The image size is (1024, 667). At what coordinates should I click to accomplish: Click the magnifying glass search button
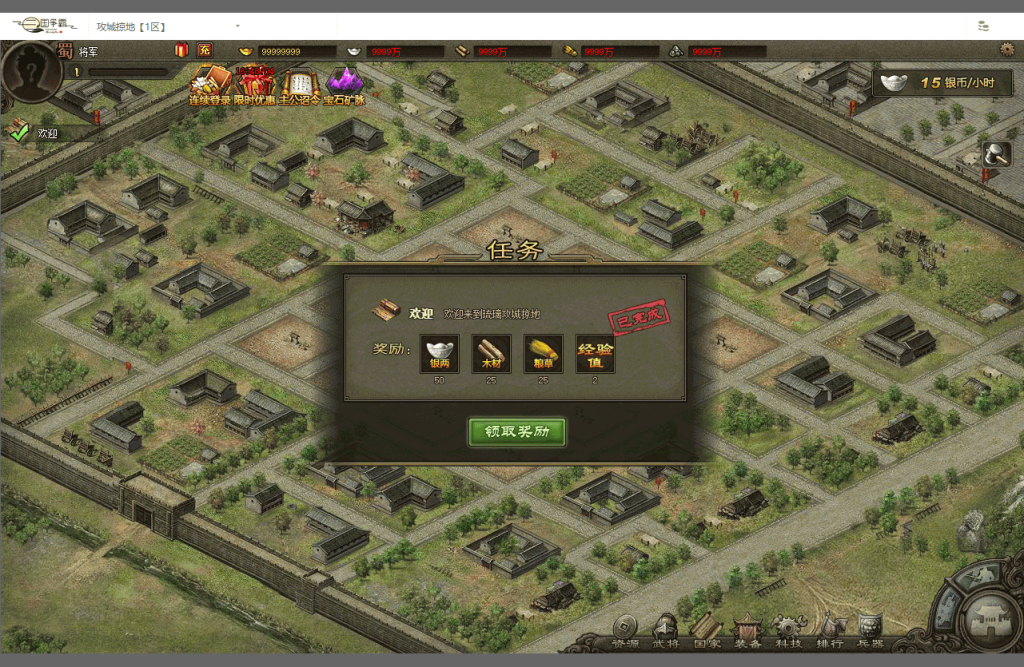tap(997, 154)
